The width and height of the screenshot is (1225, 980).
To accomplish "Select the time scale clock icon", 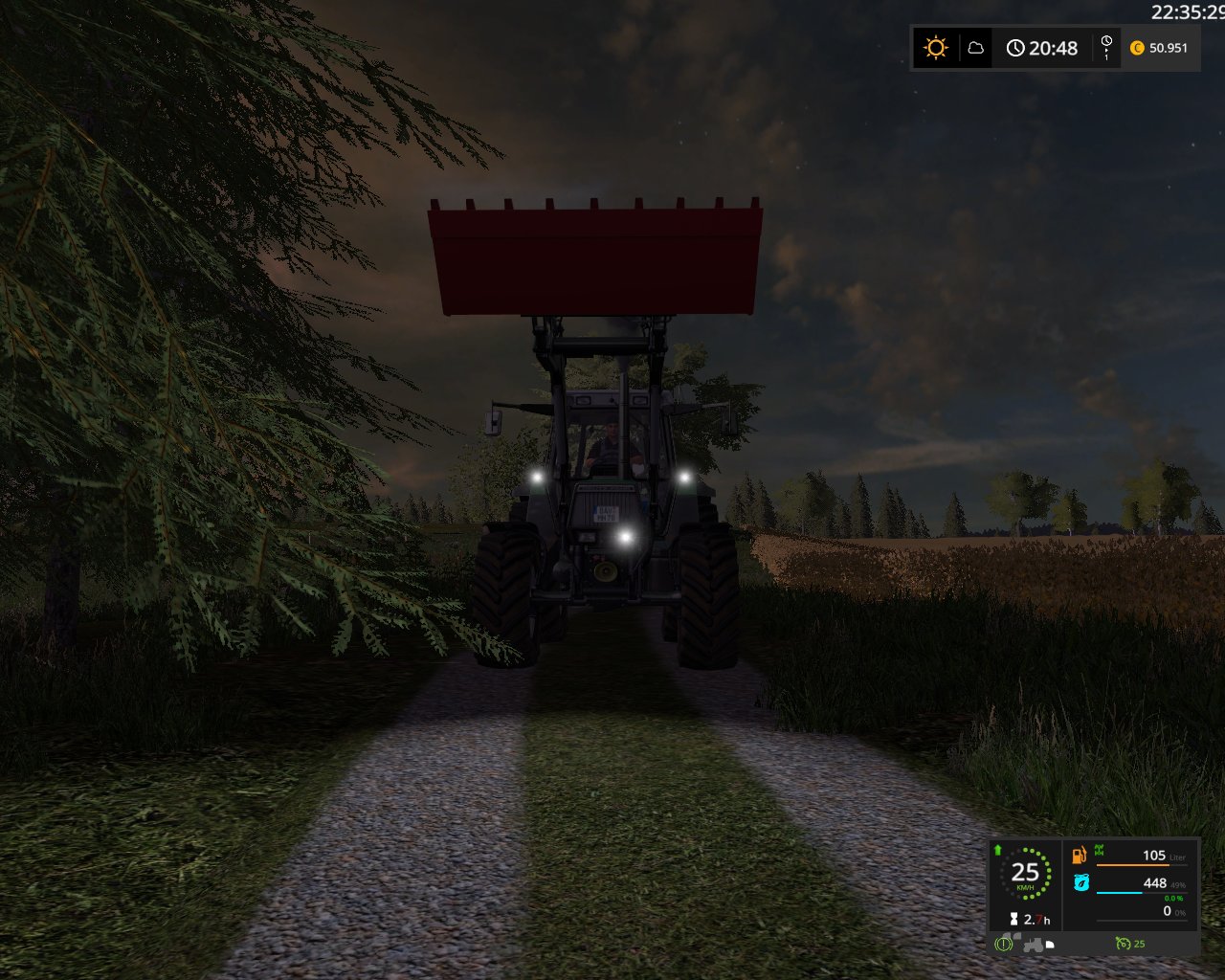I will [1106, 47].
